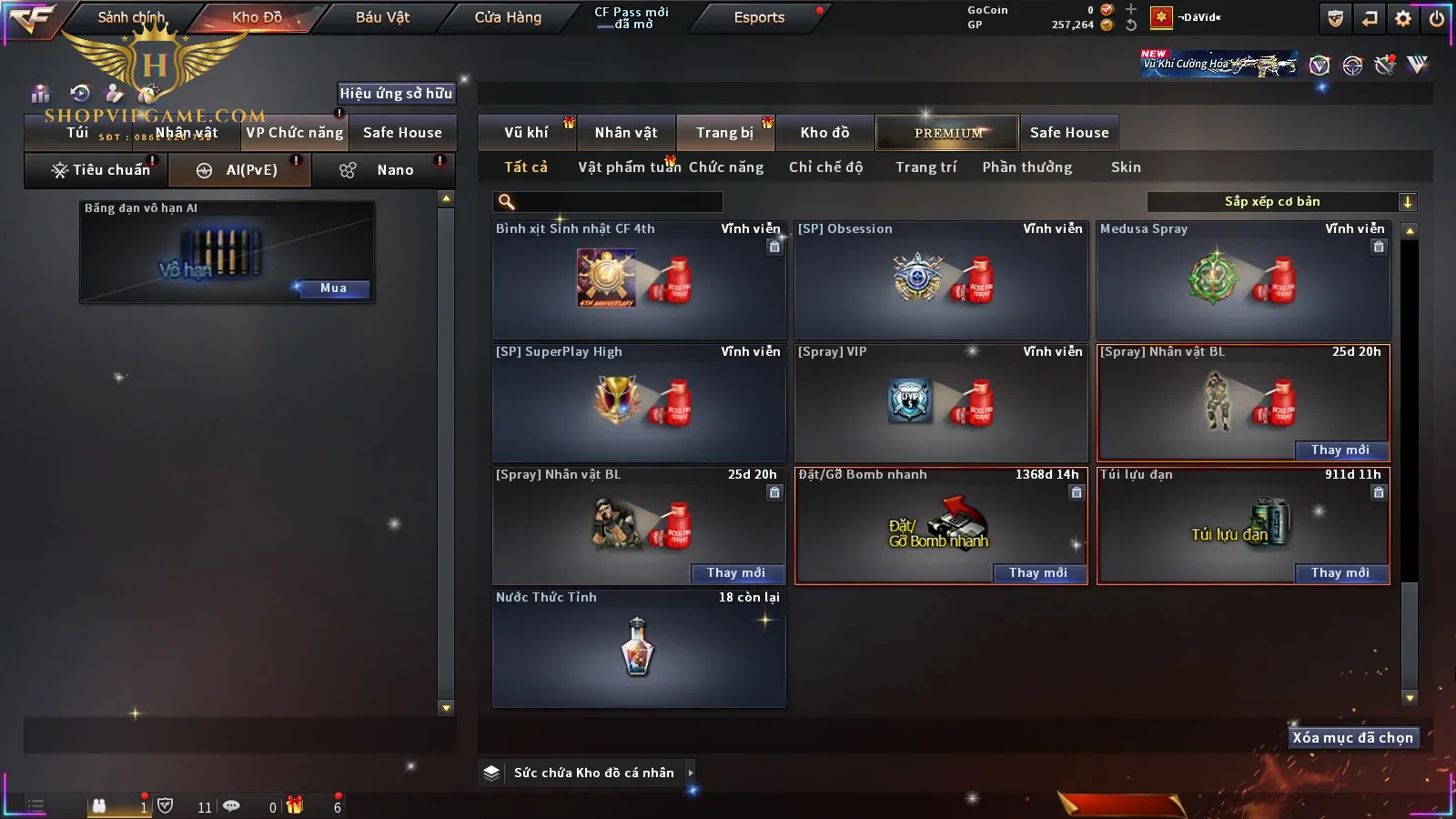This screenshot has width=1456, height=819.
Task: Click Xóa mục đã chọn button
Action: tap(1352, 738)
